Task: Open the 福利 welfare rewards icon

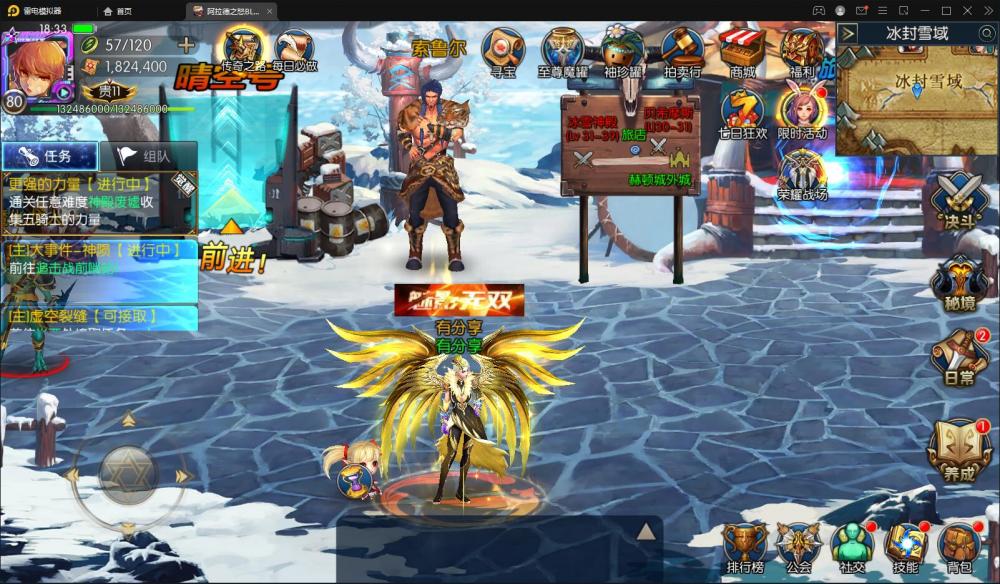Action: pos(802,50)
